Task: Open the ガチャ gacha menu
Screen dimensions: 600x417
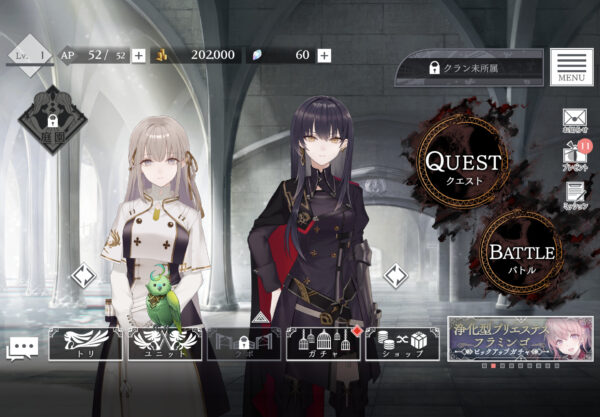Action: [322, 343]
